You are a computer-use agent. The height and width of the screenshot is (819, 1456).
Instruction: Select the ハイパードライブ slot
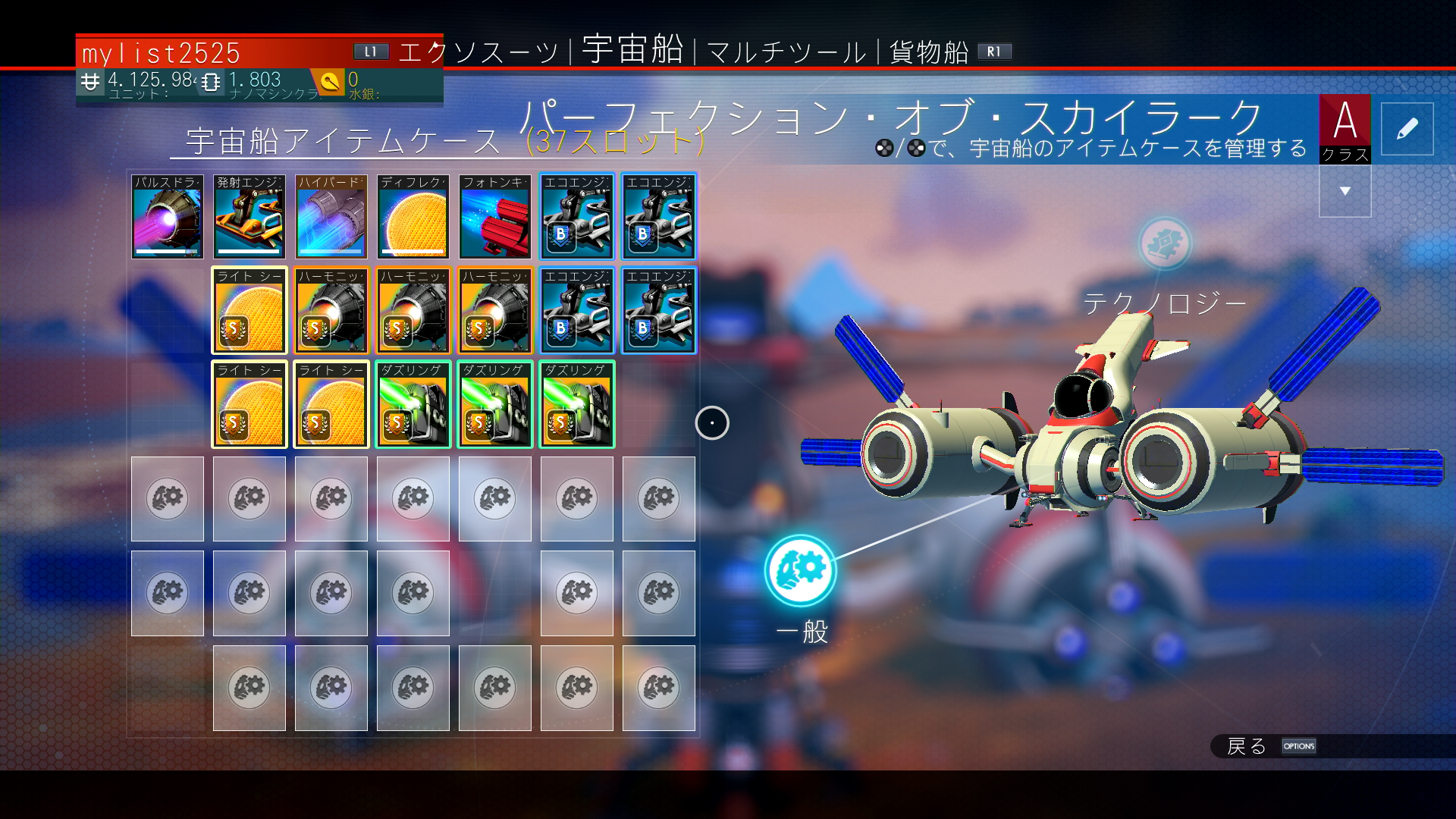[331, 217]
